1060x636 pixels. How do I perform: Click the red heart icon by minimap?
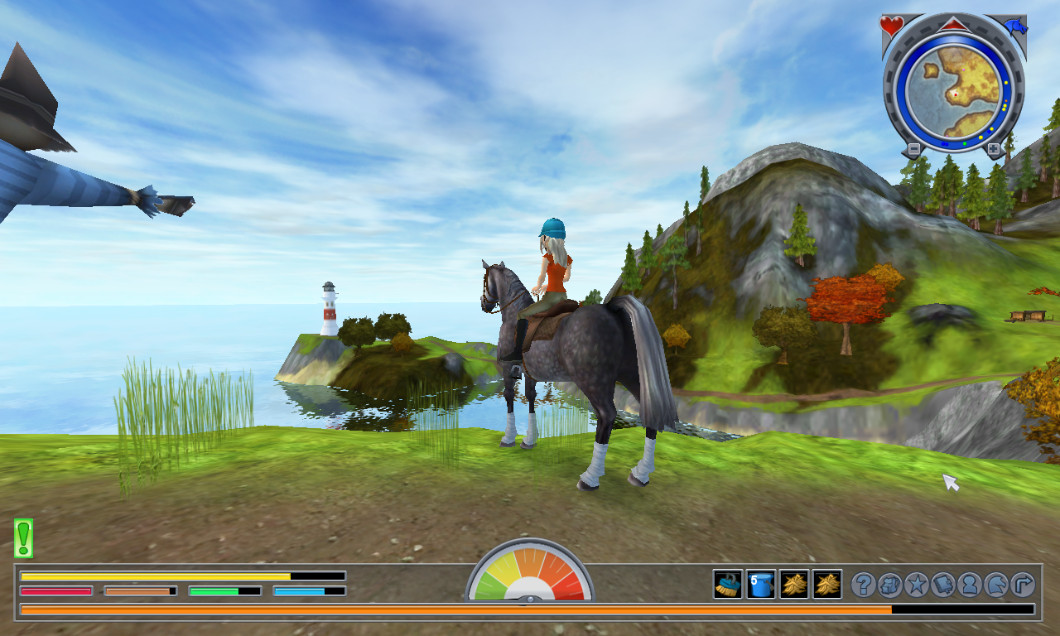pyautogui.click(x=892, y=25)
